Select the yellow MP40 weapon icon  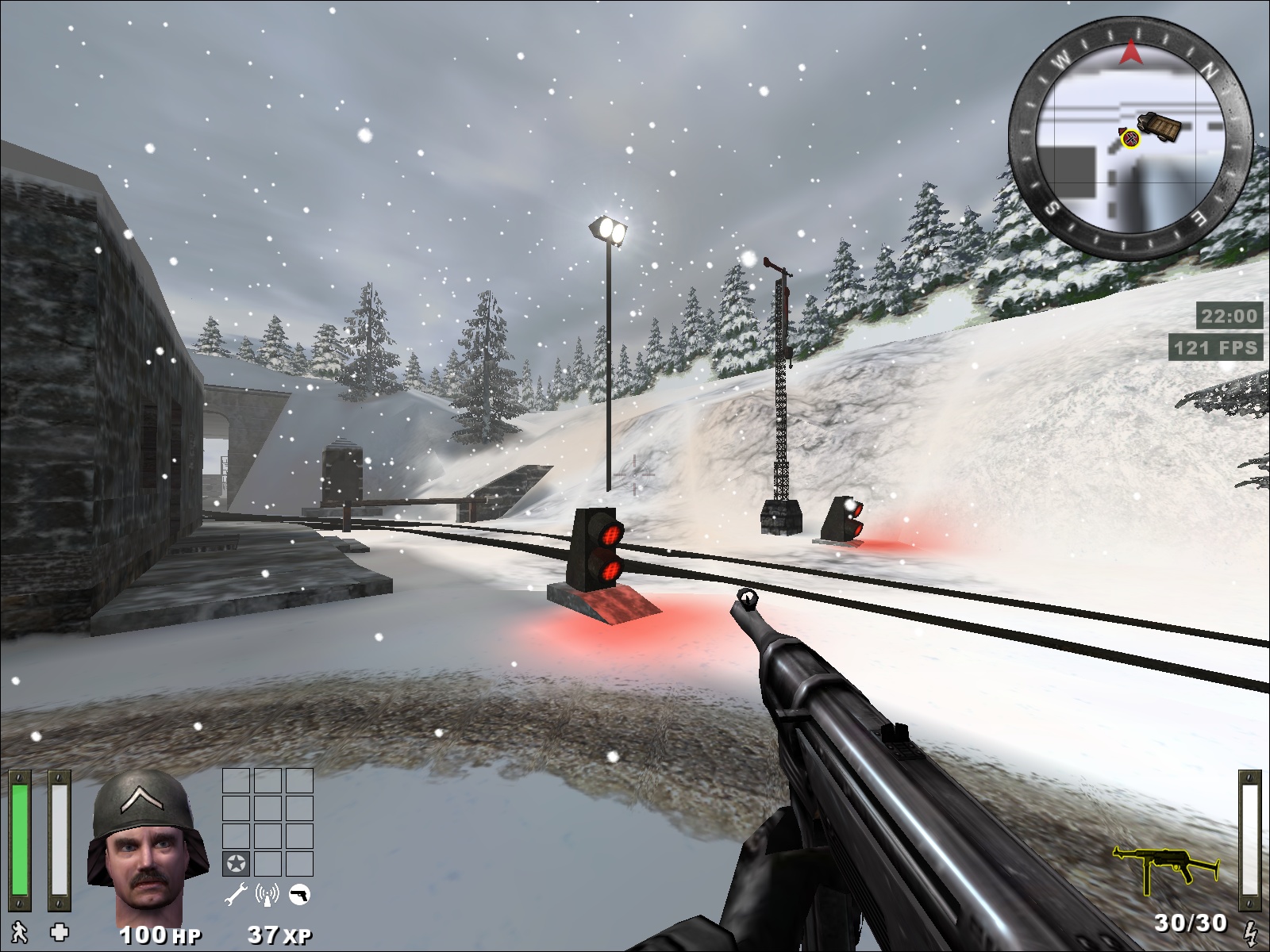pos(1165,869)
